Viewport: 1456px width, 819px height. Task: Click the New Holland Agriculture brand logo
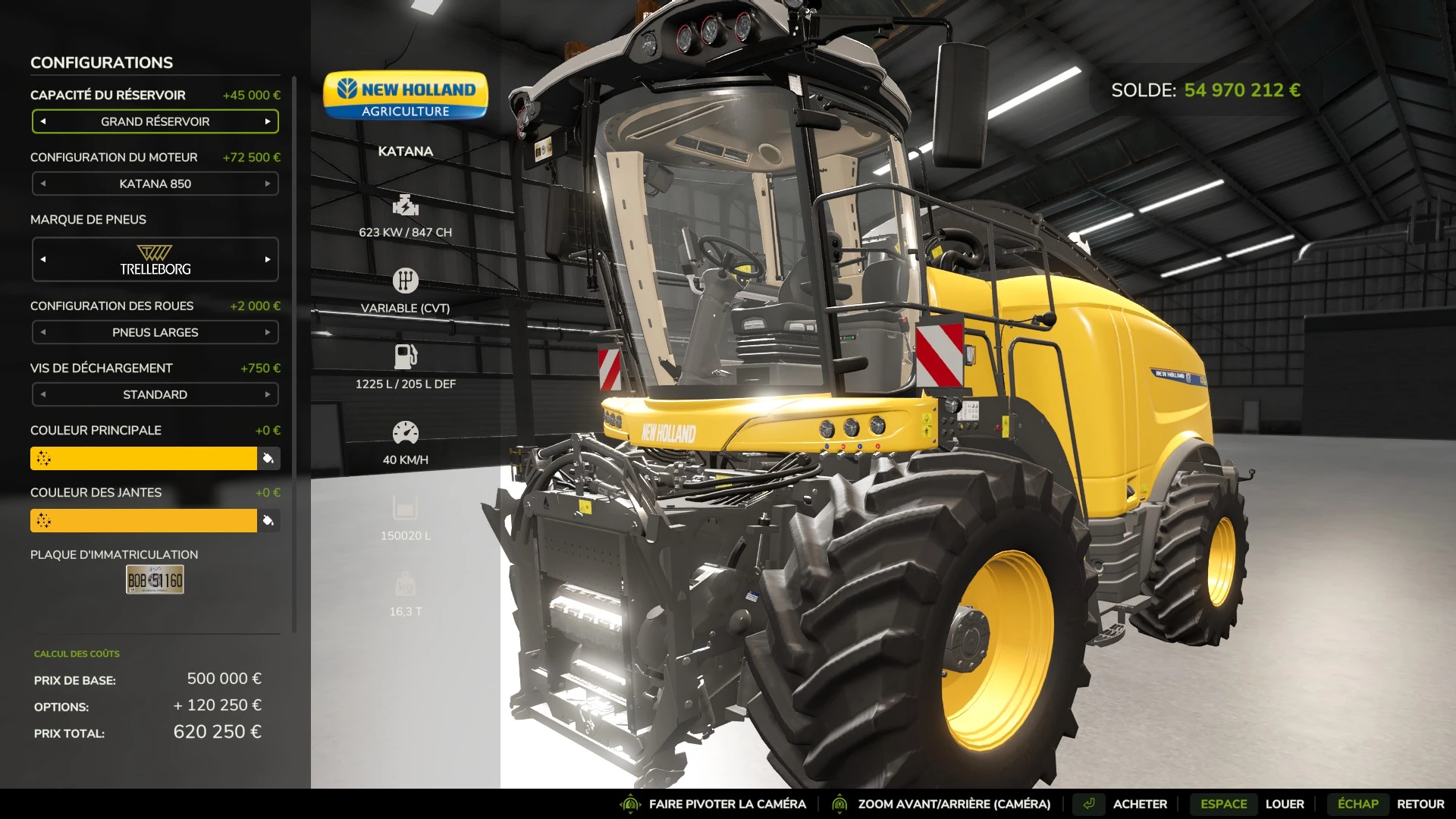tap(405, 97)
